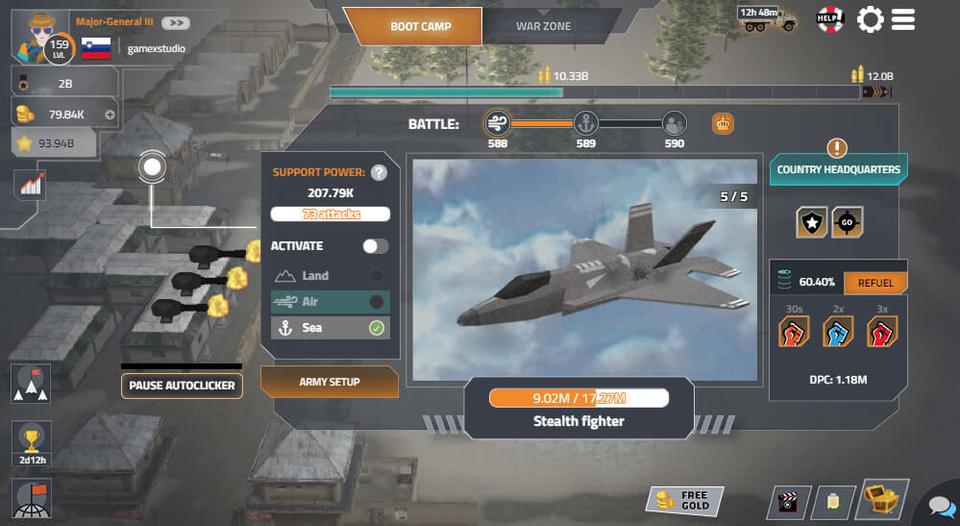Show Support Power help tooltip

pyautogui.click(x=379, y=172)
